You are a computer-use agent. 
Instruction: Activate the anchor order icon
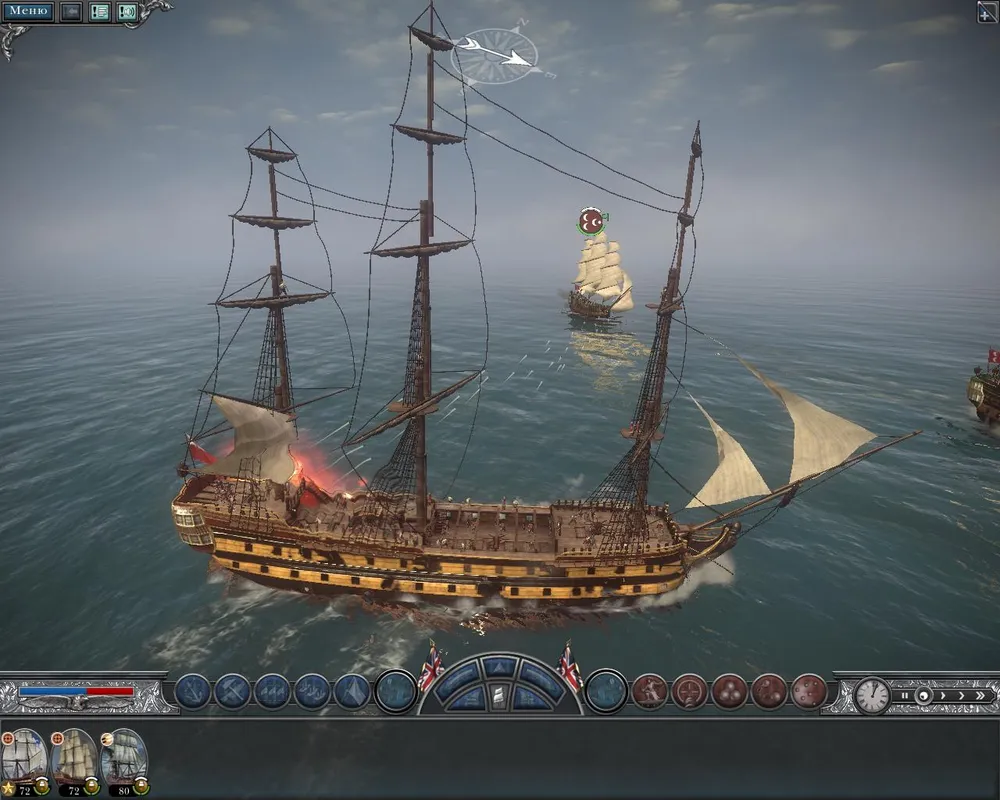[x=192, y=691]
